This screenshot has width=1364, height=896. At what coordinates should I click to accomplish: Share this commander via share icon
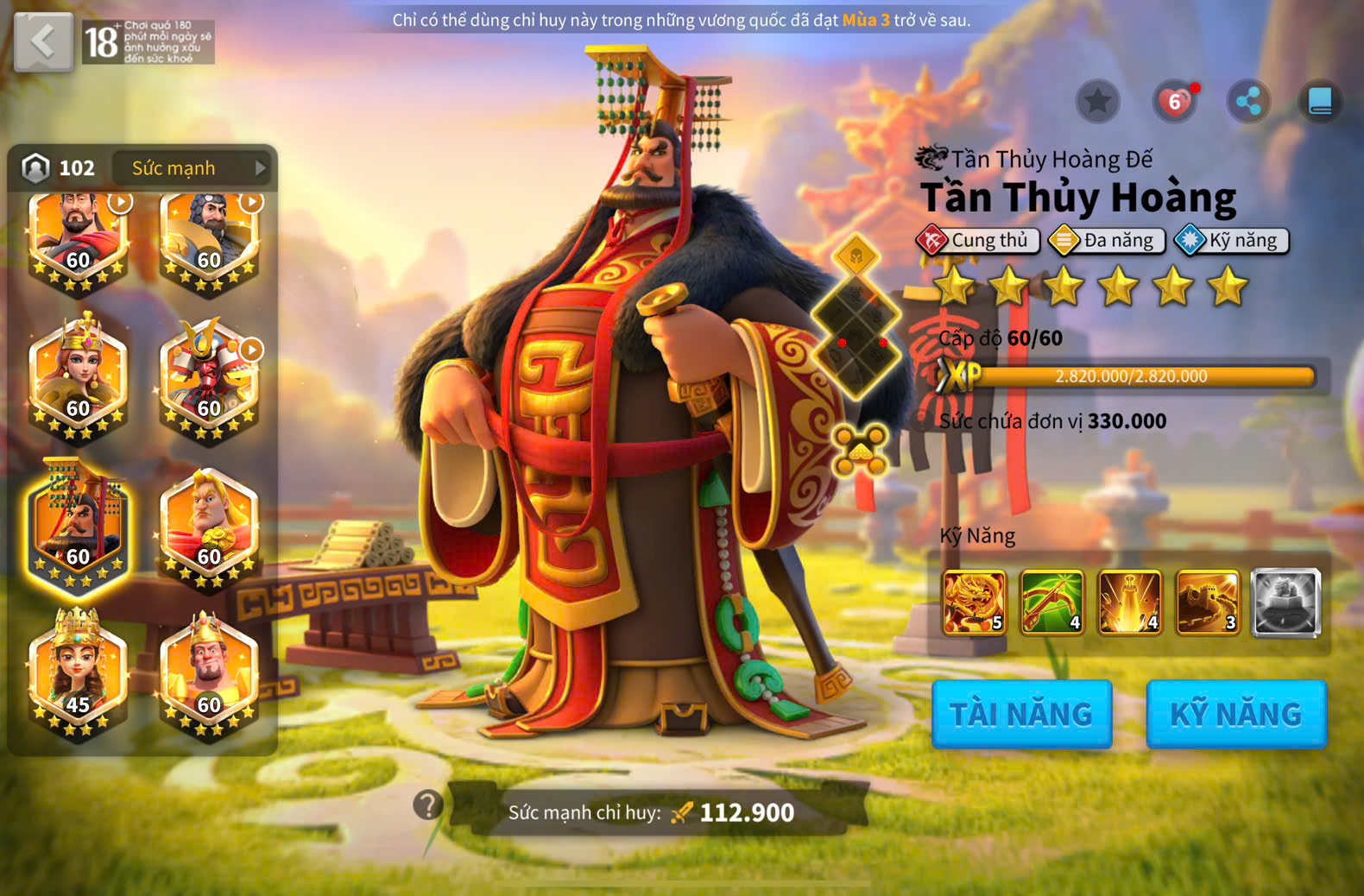1248,102
